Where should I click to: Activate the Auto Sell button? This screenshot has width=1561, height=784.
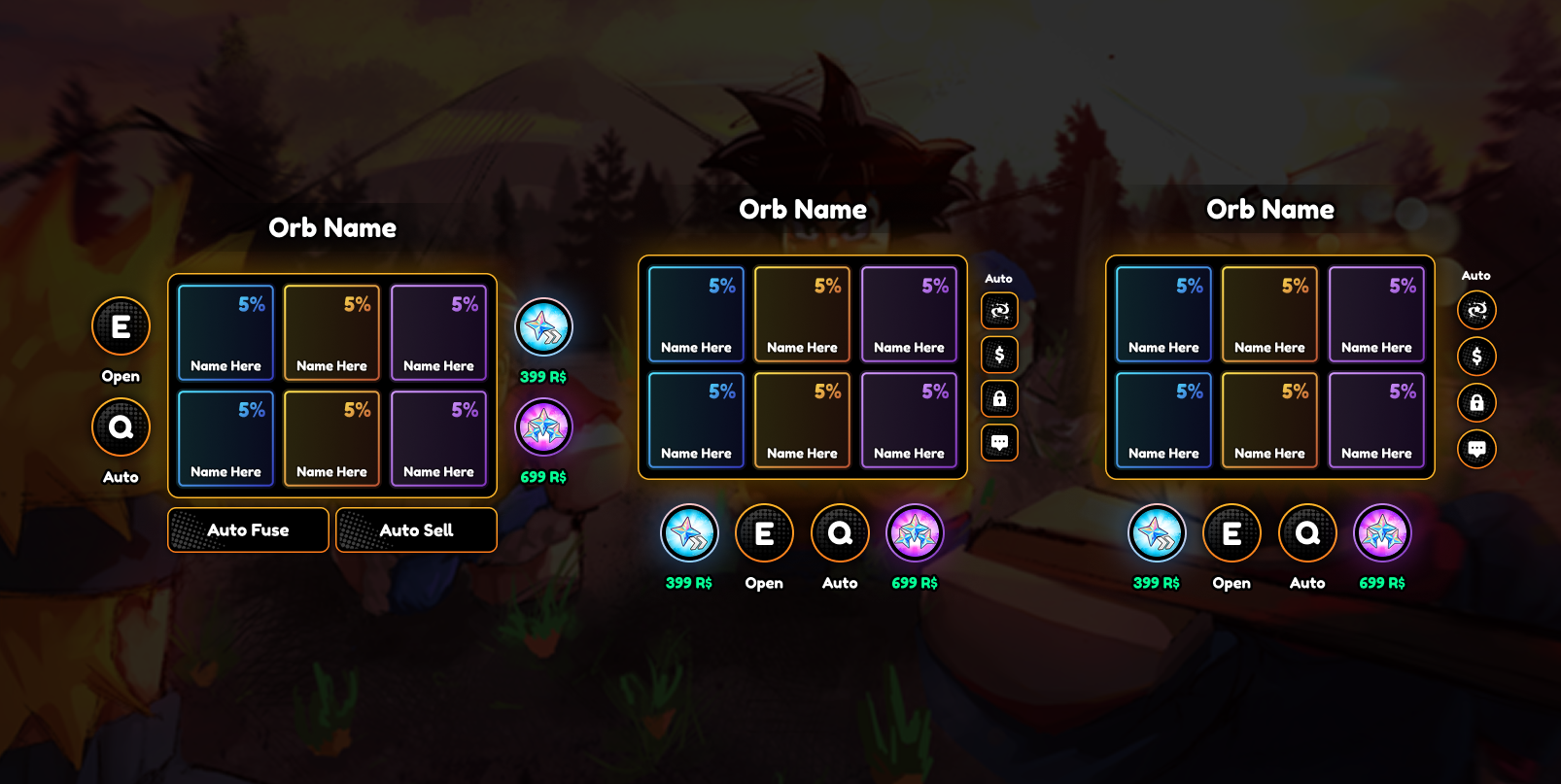(x=416, y=530)
